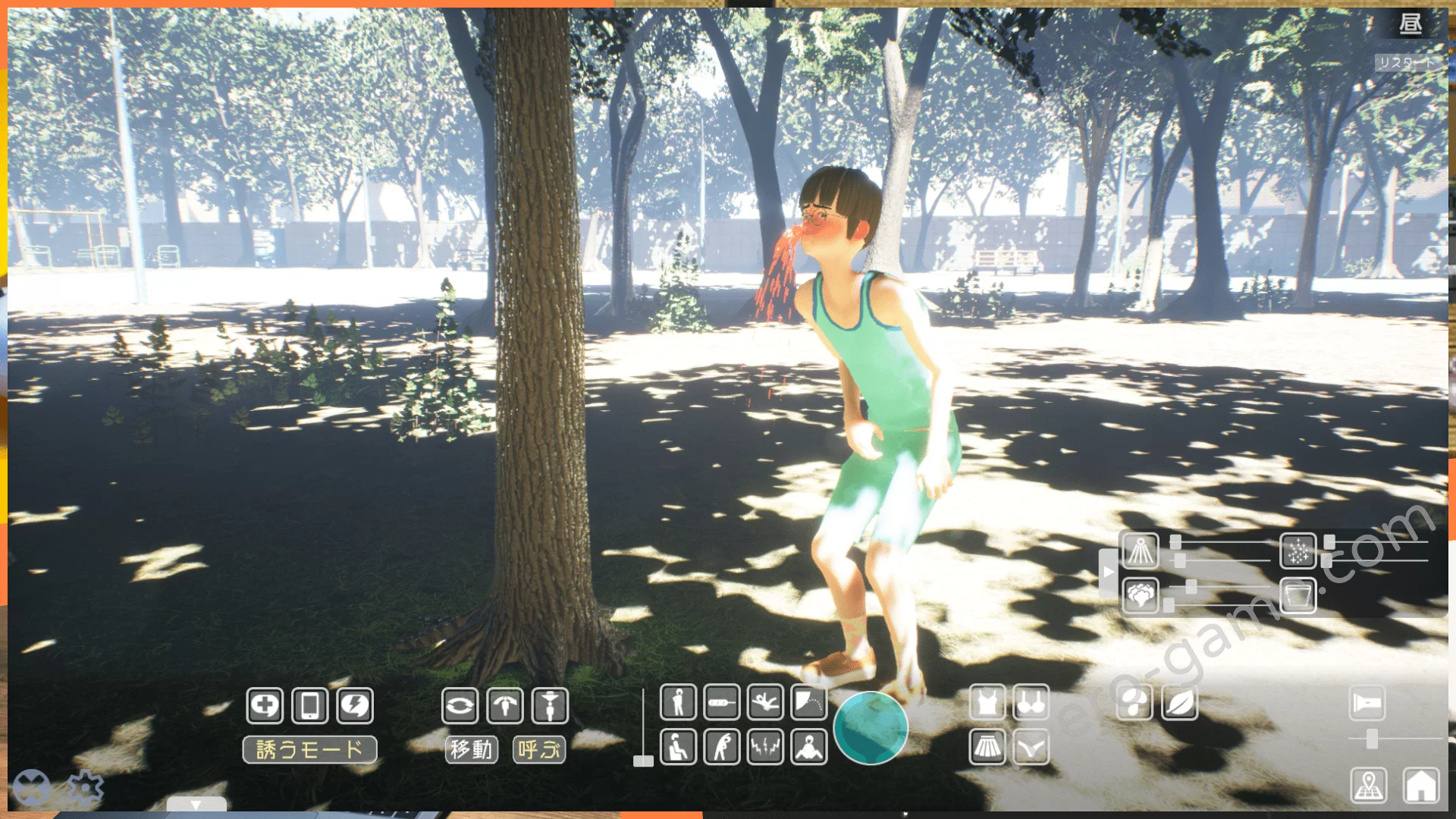Toggle the 誘うモード button
1456x819 pixels.
click(309, 750)
